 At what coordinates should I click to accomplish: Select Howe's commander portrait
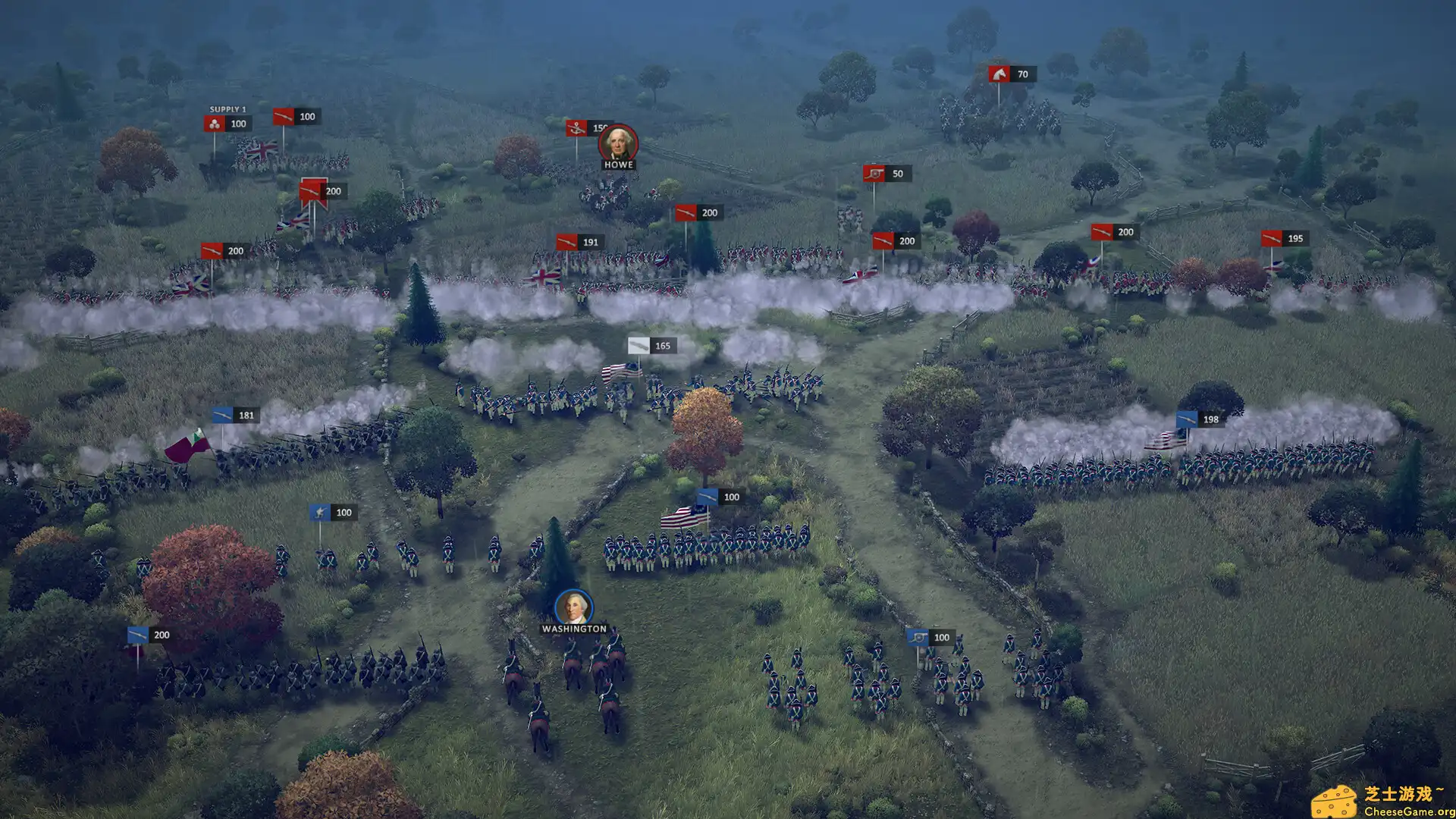click(x=619, y=143)
